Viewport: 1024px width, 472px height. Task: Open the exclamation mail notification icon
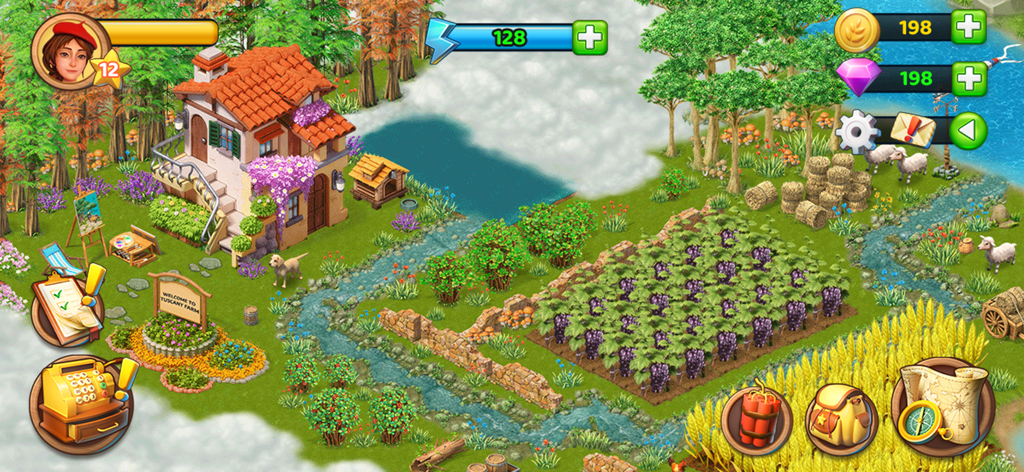913,129
